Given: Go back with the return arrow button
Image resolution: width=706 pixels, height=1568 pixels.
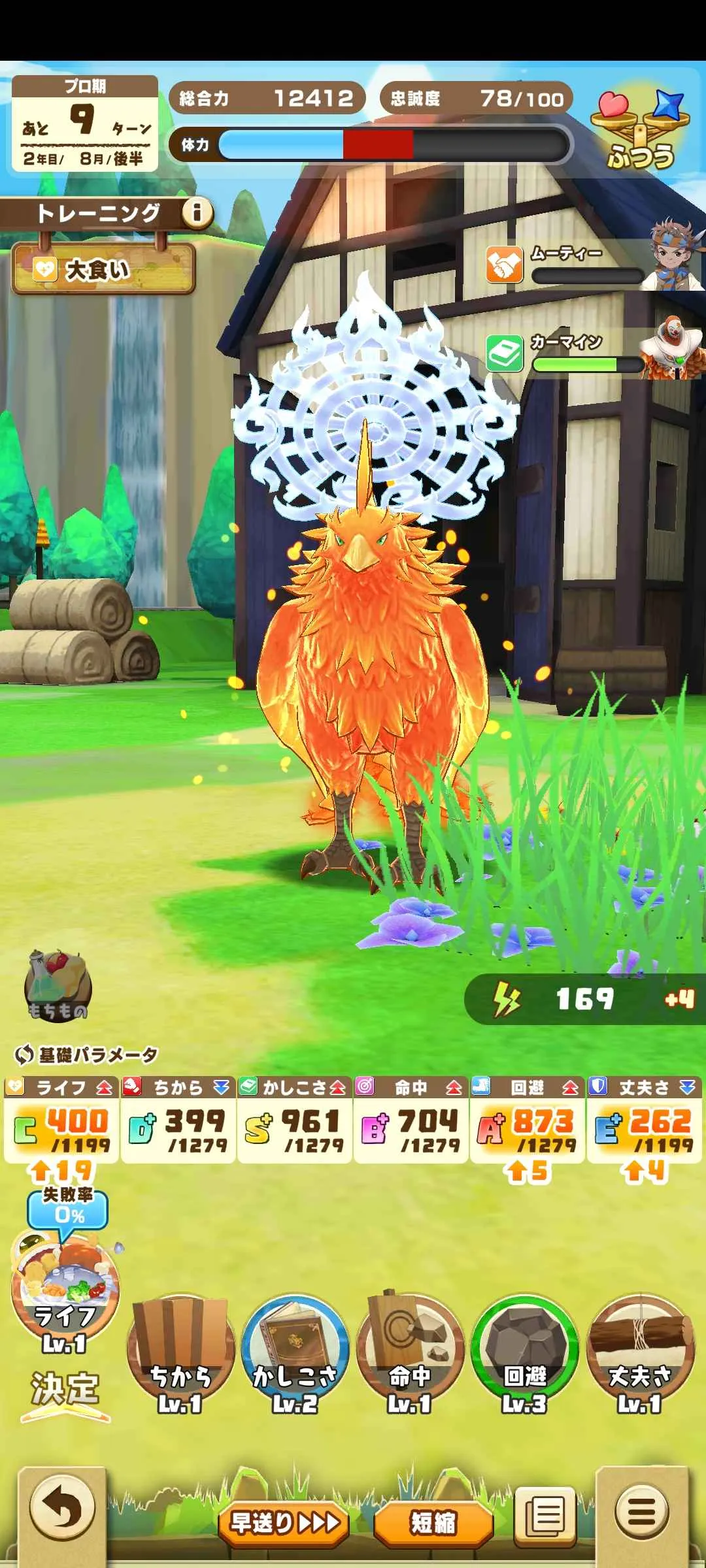Looking at the screenshot, I should pos(63,1509).
